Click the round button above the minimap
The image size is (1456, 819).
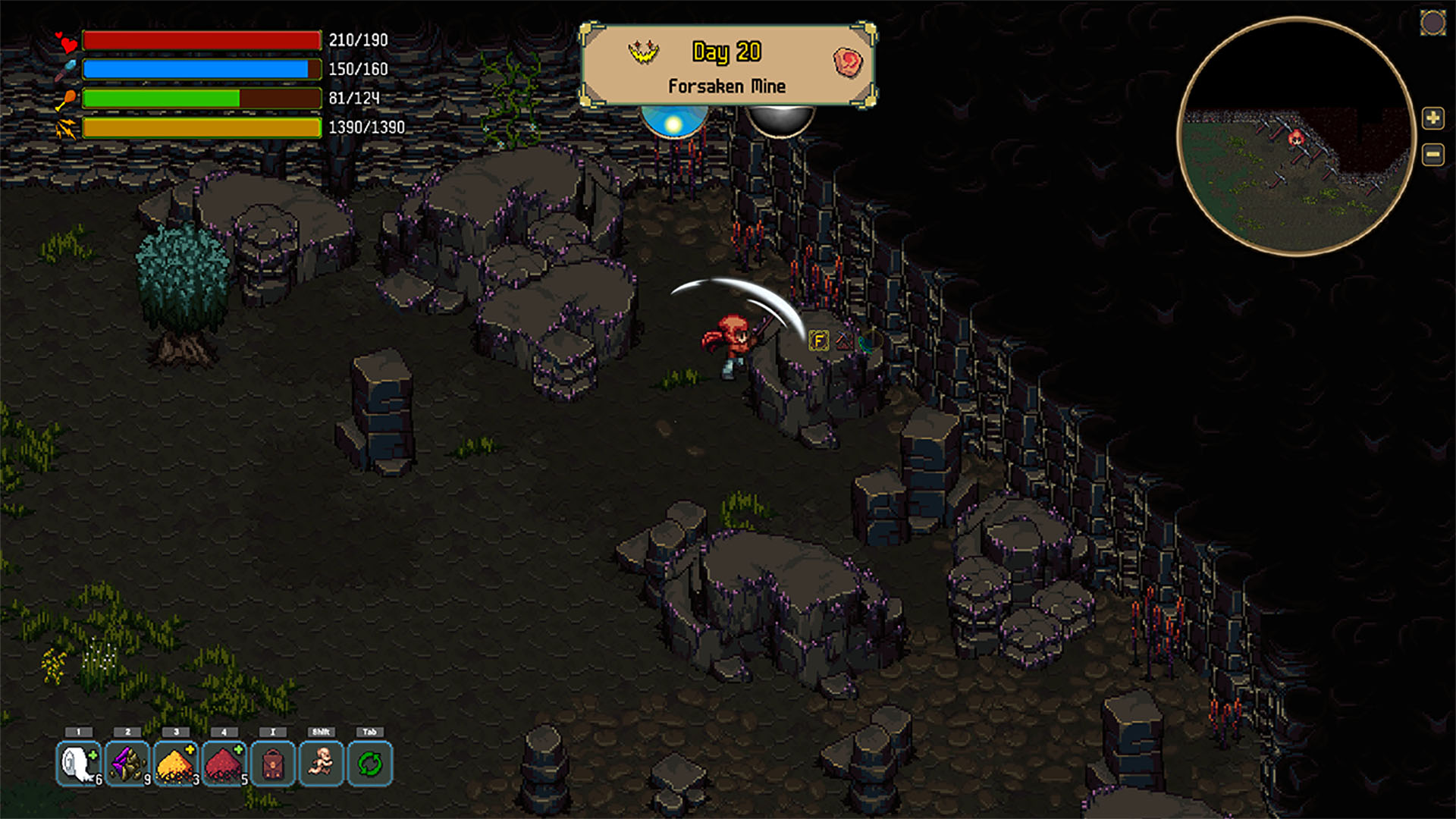1432,23
